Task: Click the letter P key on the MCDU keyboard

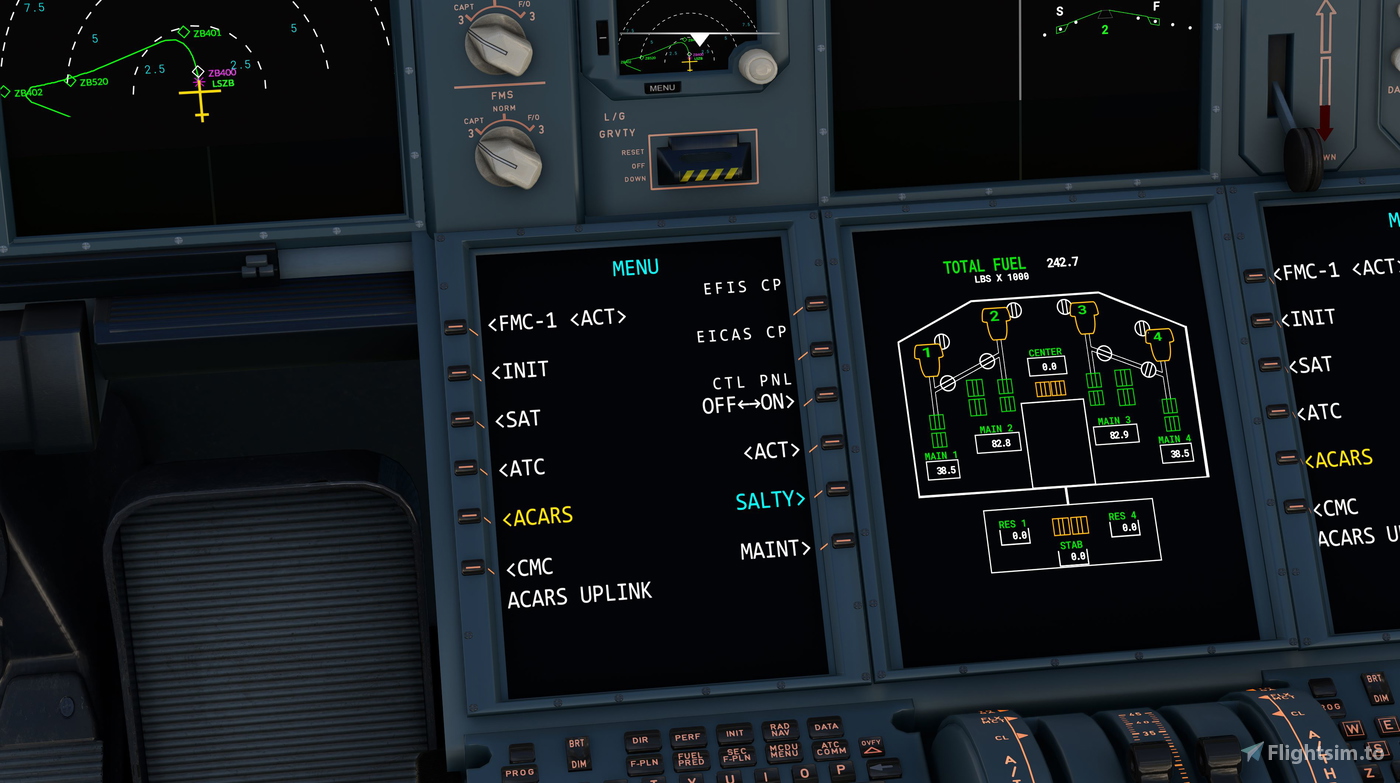Action: pos(840,770)
